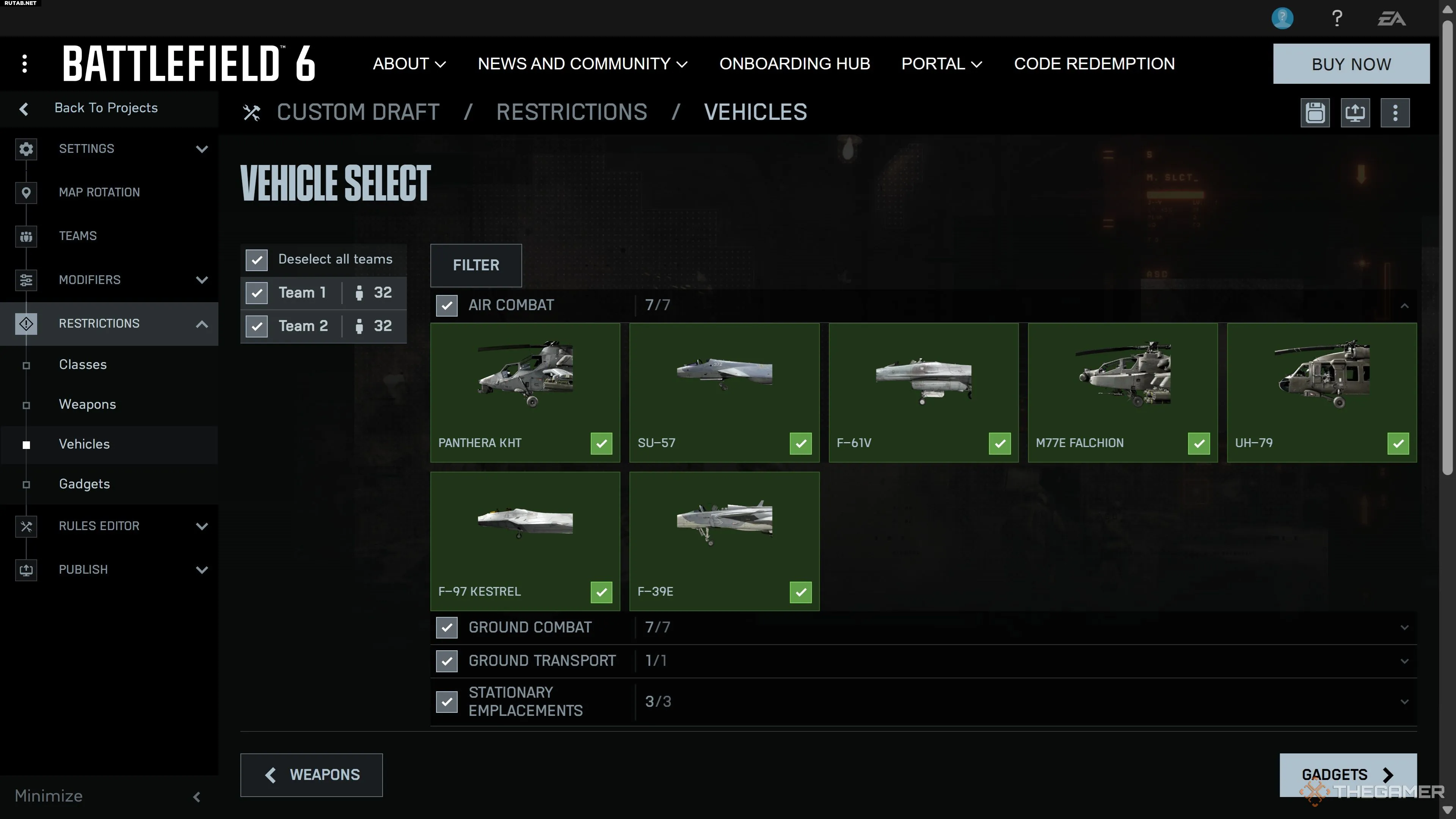This screenshot has height=819, width=1456.
Task: Choose the M77E FALCHION helicopter tile
Action: pyautogui.click(x=1122, y=392)
